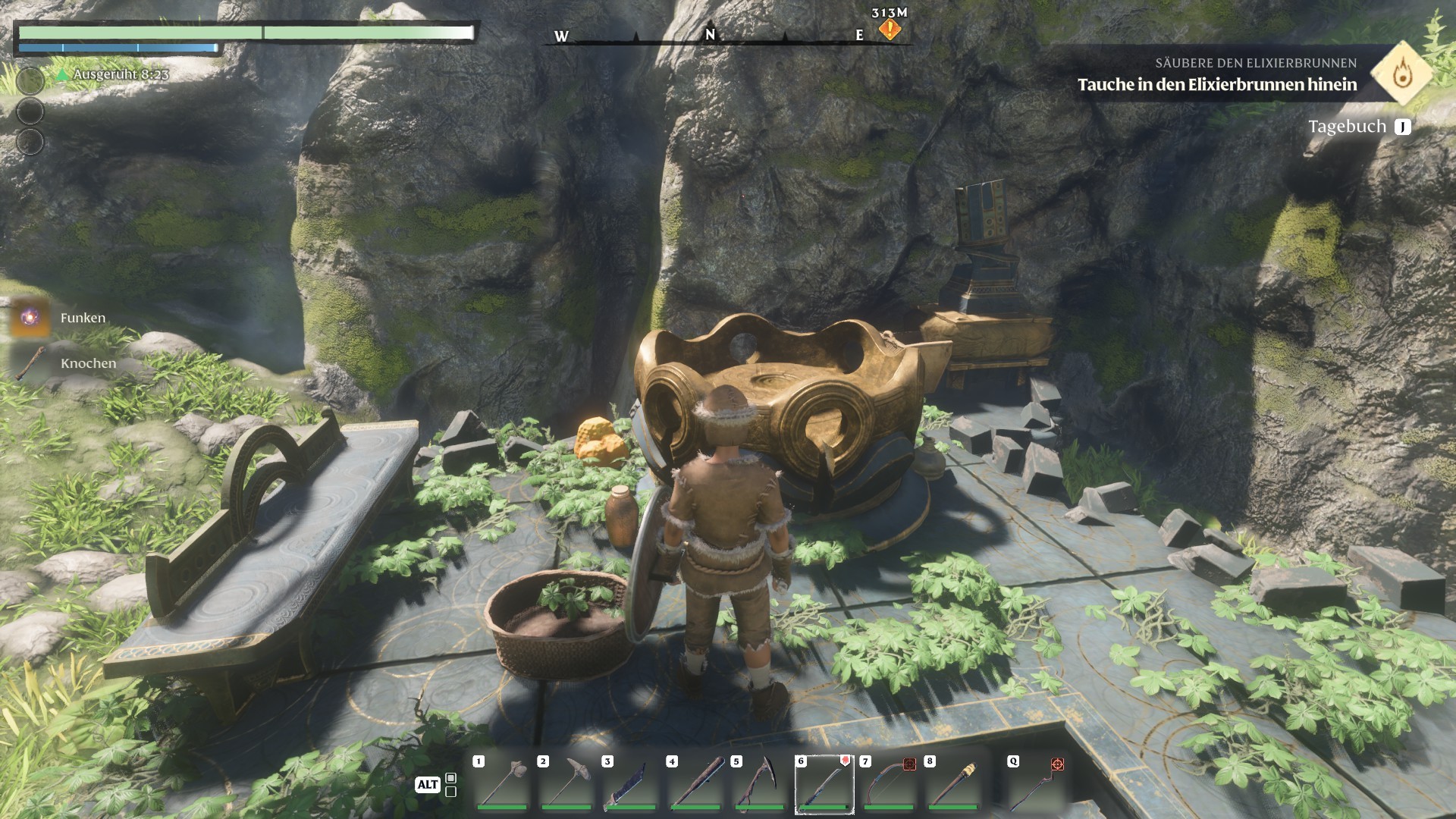1456x819 pixels.
Task: Select the staff in the Q slot
Action: [x=1037, y=784]
